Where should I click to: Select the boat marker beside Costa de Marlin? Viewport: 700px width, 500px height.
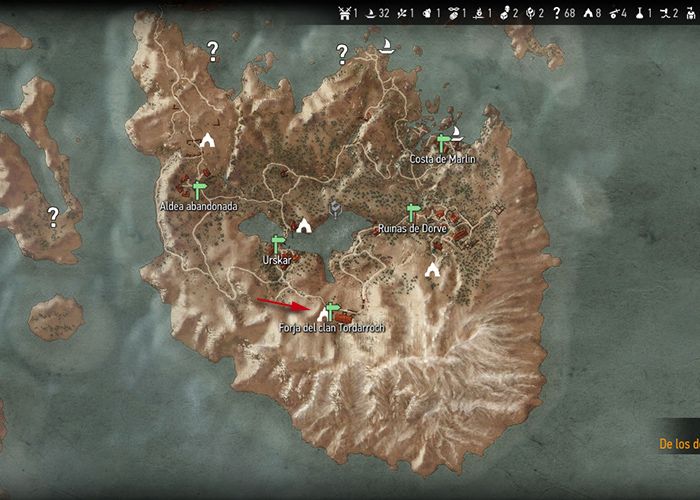(x=457, y=131)
